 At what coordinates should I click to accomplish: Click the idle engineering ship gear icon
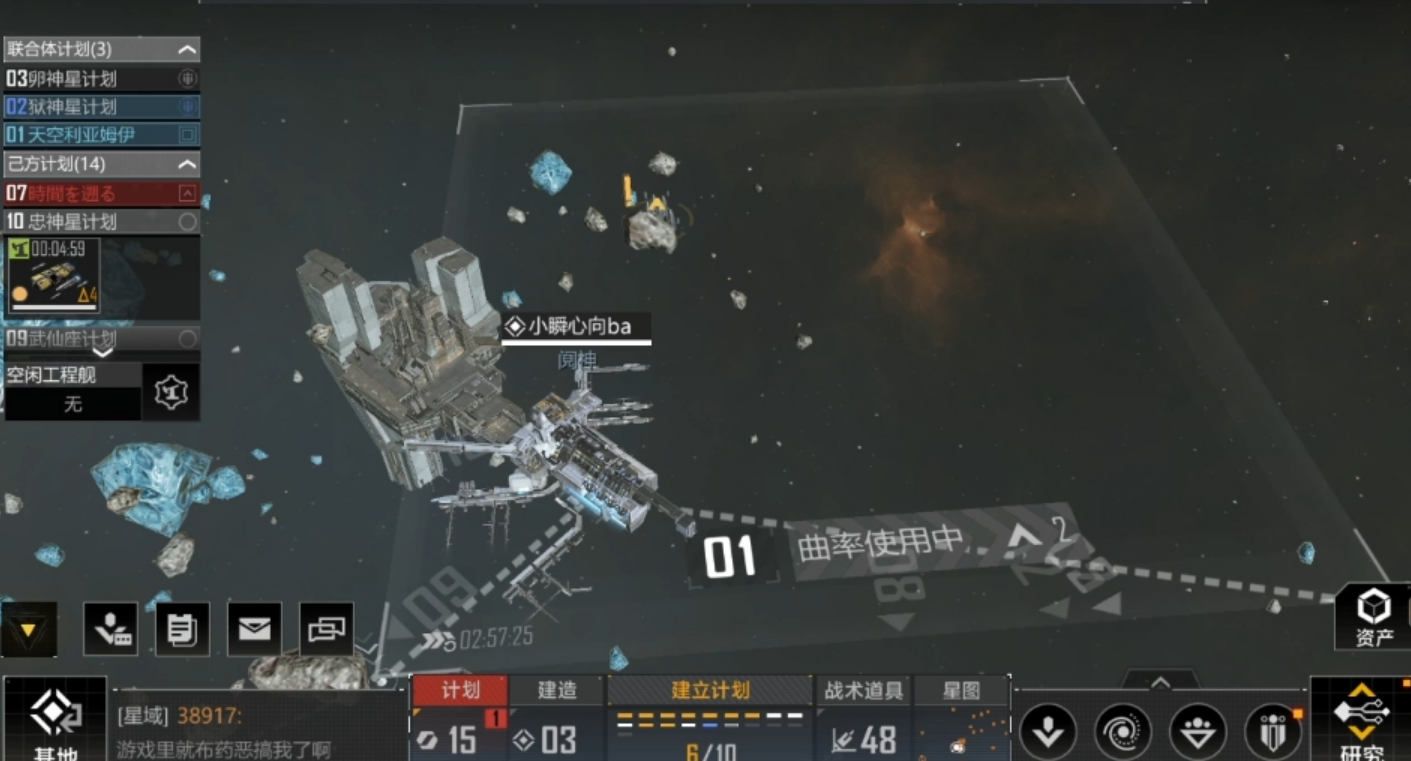171,392
